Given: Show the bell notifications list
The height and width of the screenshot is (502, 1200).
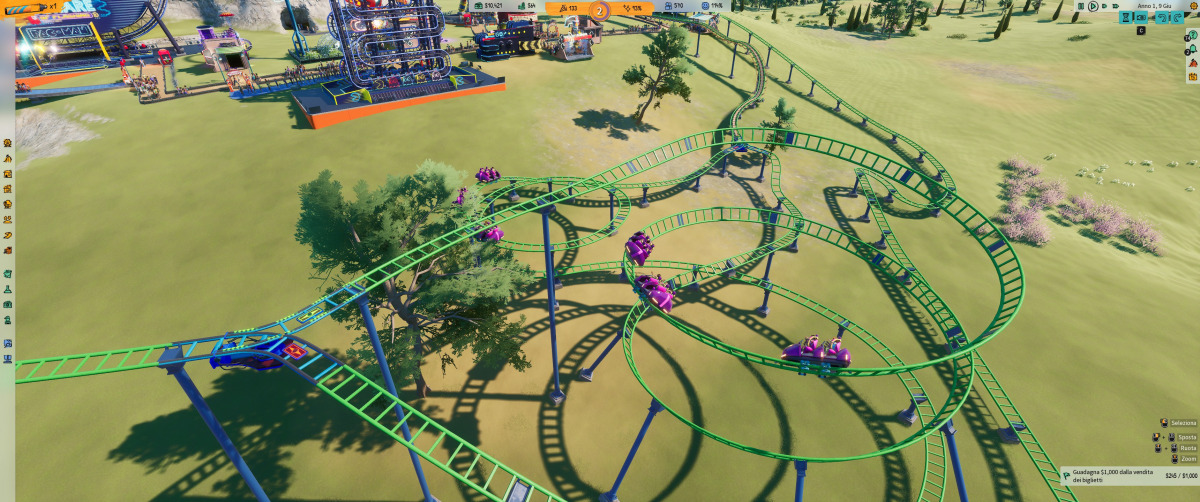Looking at the screenshot, I should pos(1193,48).
